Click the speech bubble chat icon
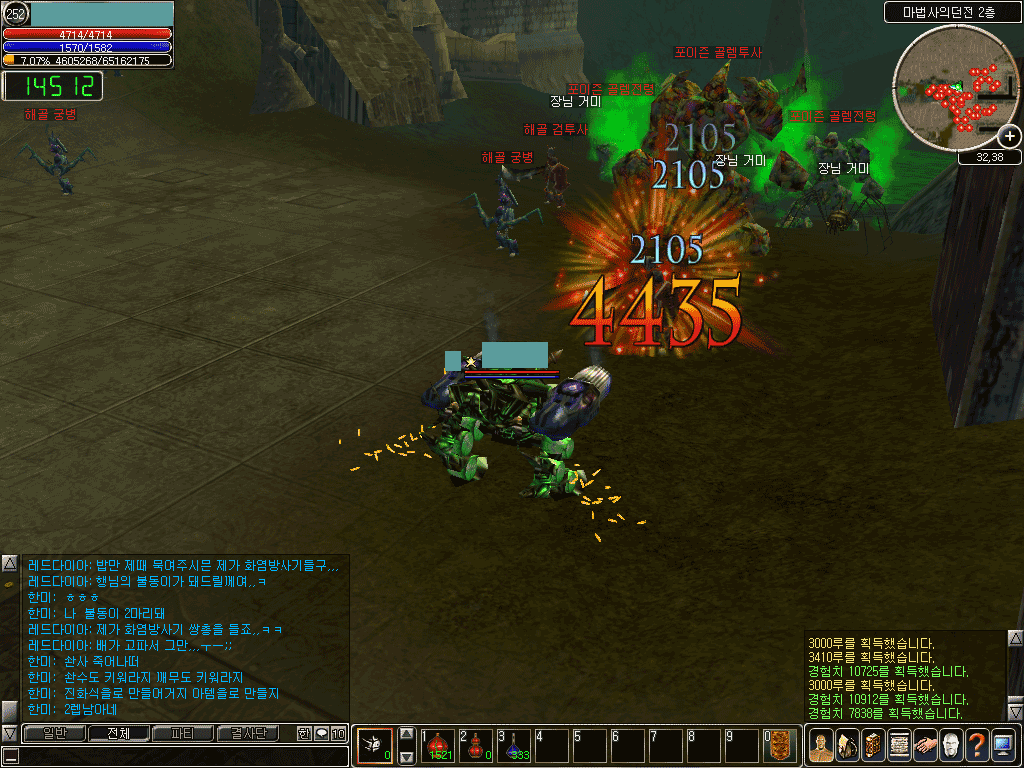This screenshot has width=1024, height=768. click(321, 733)
